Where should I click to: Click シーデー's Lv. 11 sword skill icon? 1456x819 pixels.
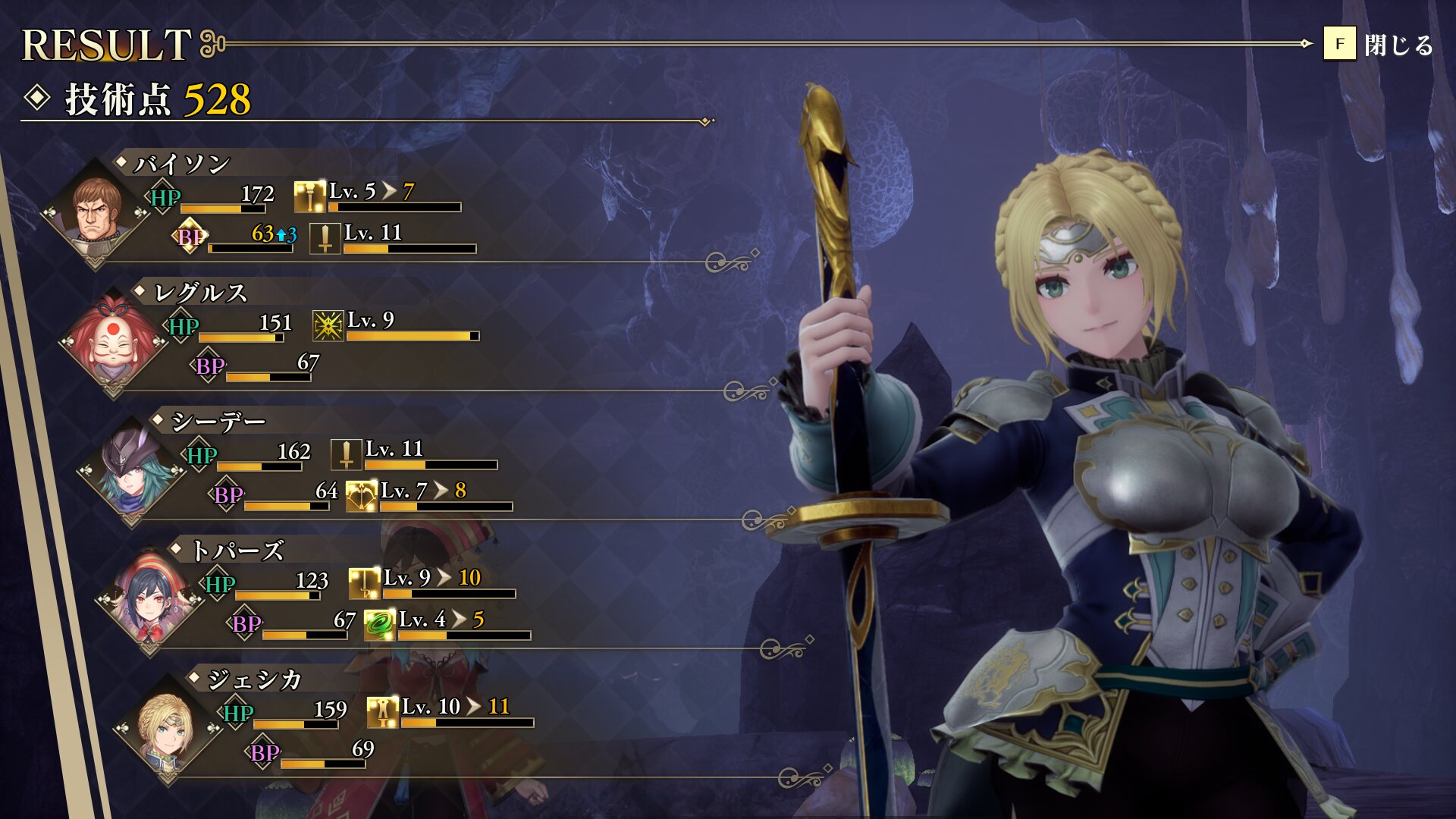[347, 454]
